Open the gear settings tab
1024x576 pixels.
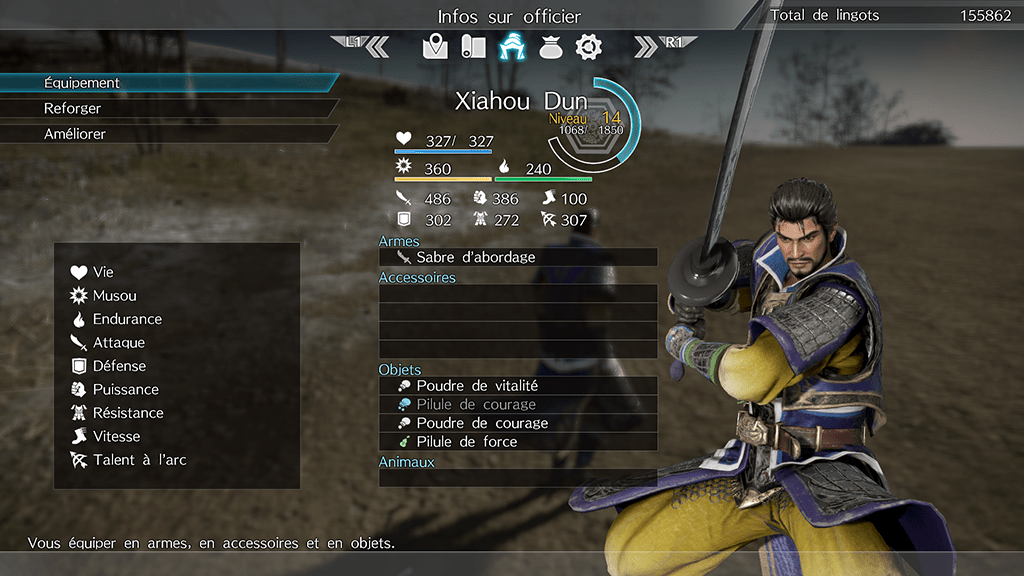pos(588,46)
